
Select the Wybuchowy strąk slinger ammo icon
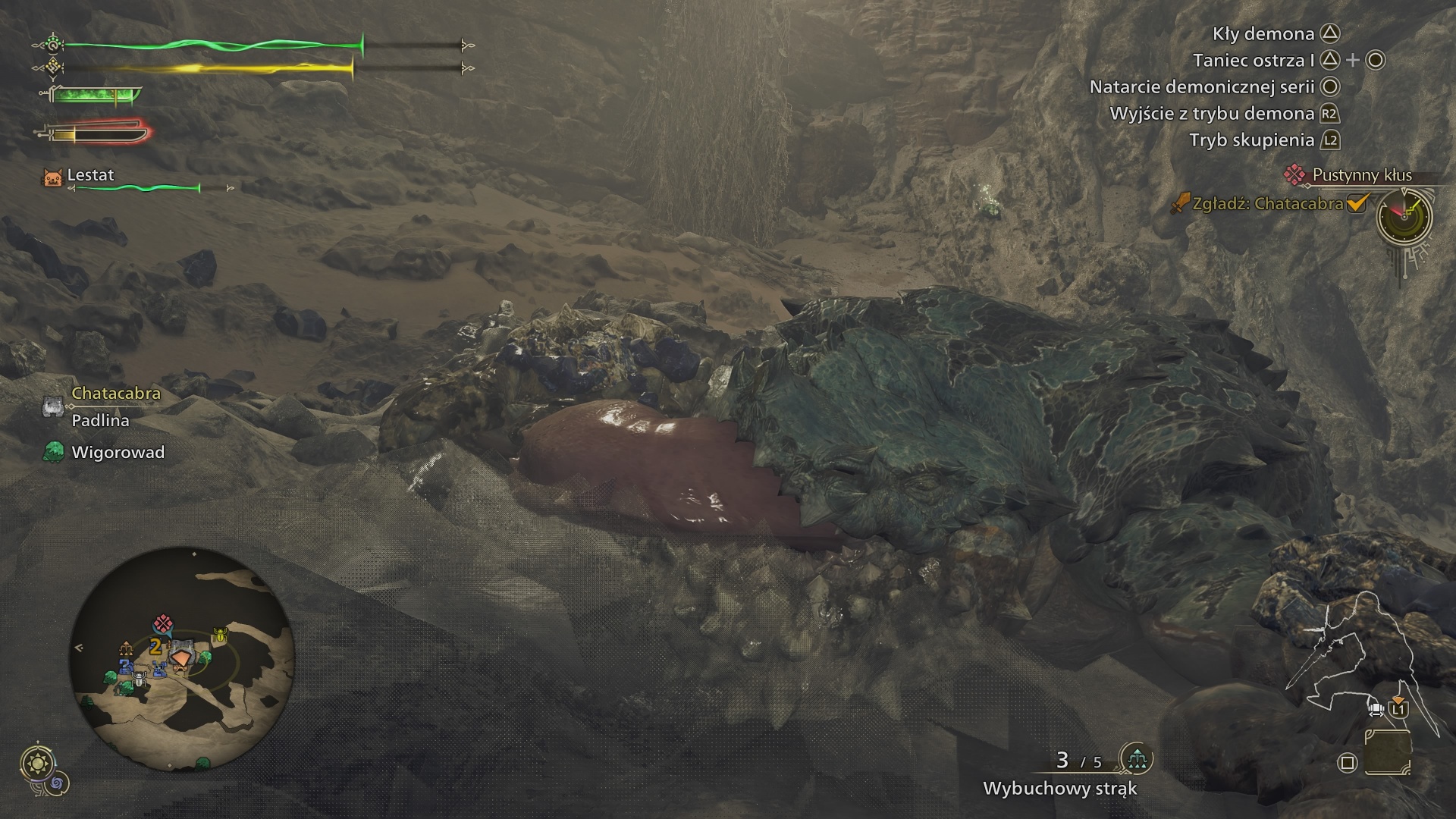pyautogui.click(x=1136, y=758)
